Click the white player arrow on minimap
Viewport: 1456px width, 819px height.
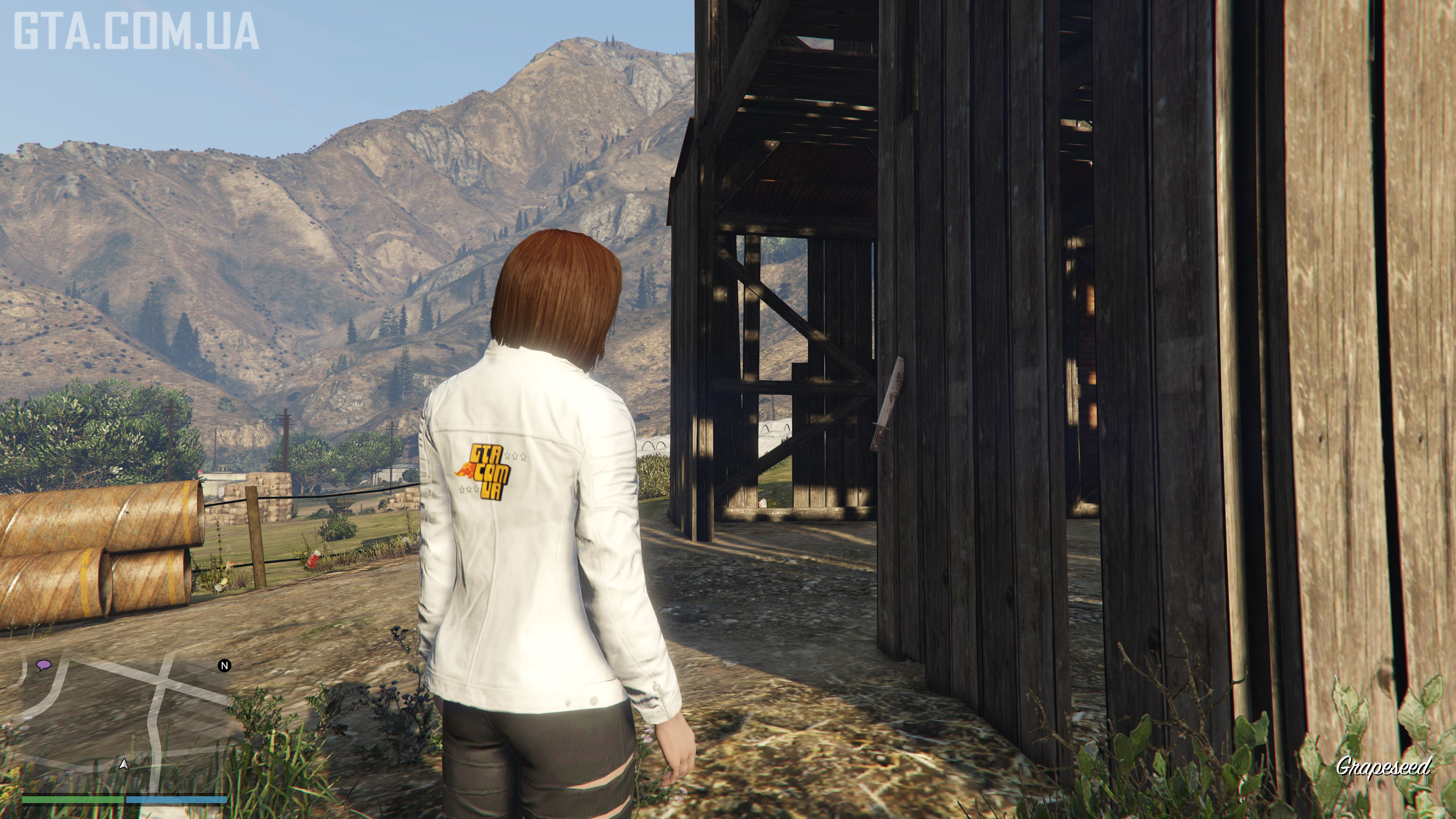click(124, 765)
